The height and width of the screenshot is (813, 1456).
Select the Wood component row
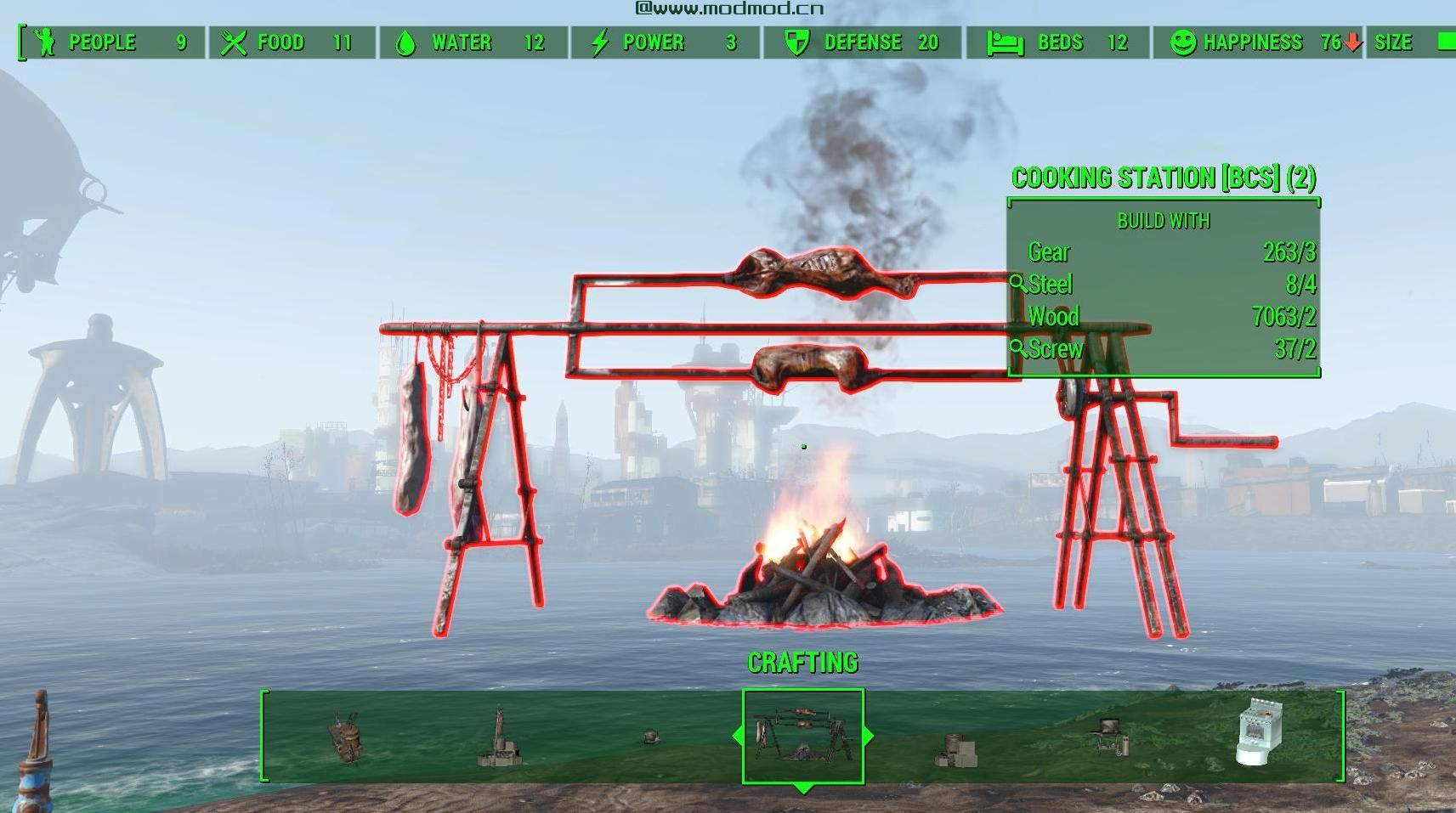(1163, 317)
